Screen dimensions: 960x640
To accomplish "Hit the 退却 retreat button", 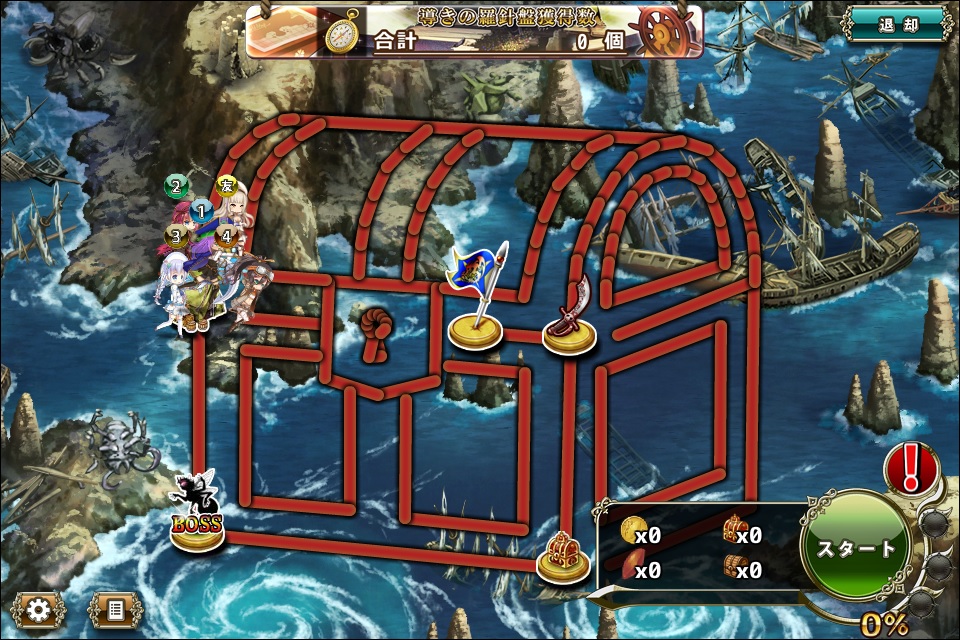I will pyautogui.click(x=896, y=24).
